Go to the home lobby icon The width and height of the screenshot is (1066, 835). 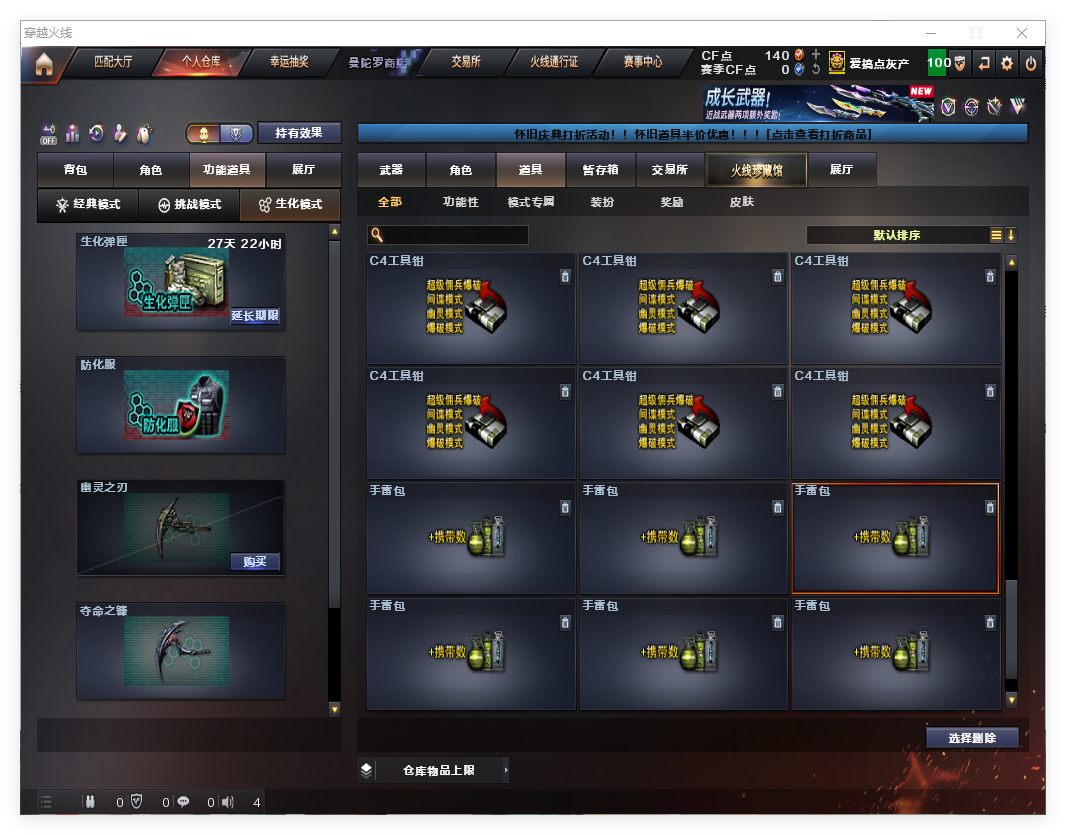point(43,64)
